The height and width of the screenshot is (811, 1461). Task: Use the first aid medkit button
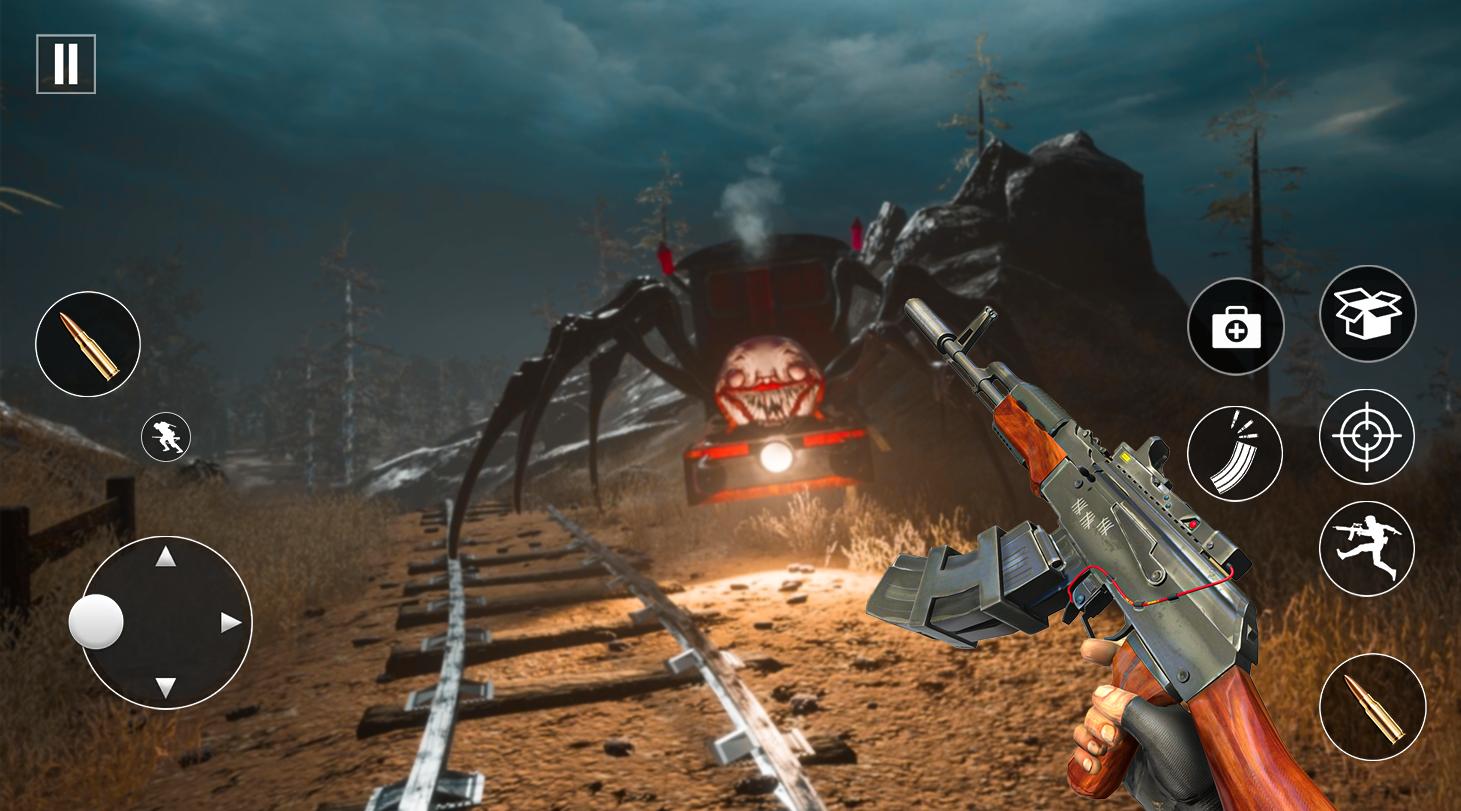[1236, 327]
